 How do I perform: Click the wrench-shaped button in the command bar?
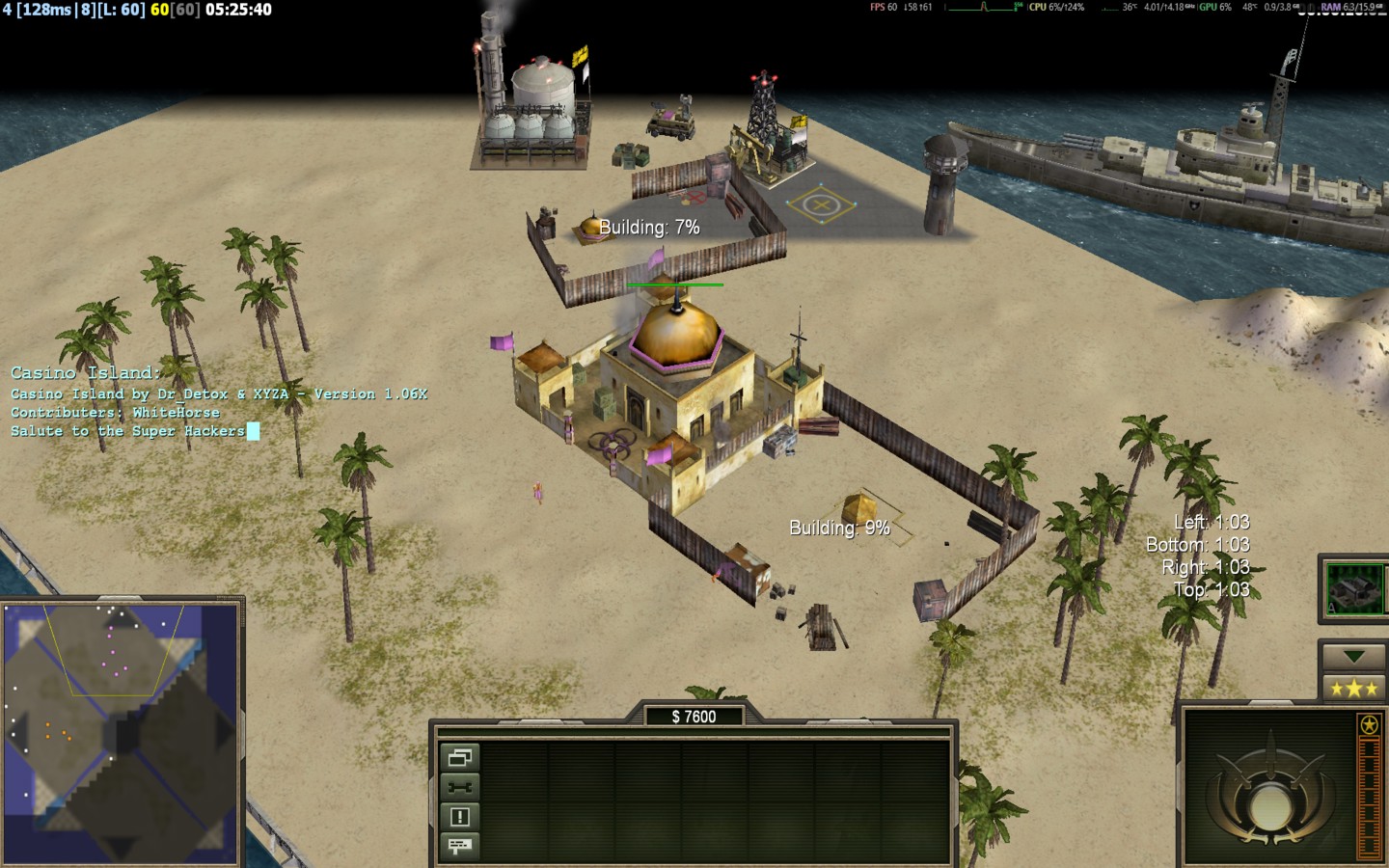460,787
